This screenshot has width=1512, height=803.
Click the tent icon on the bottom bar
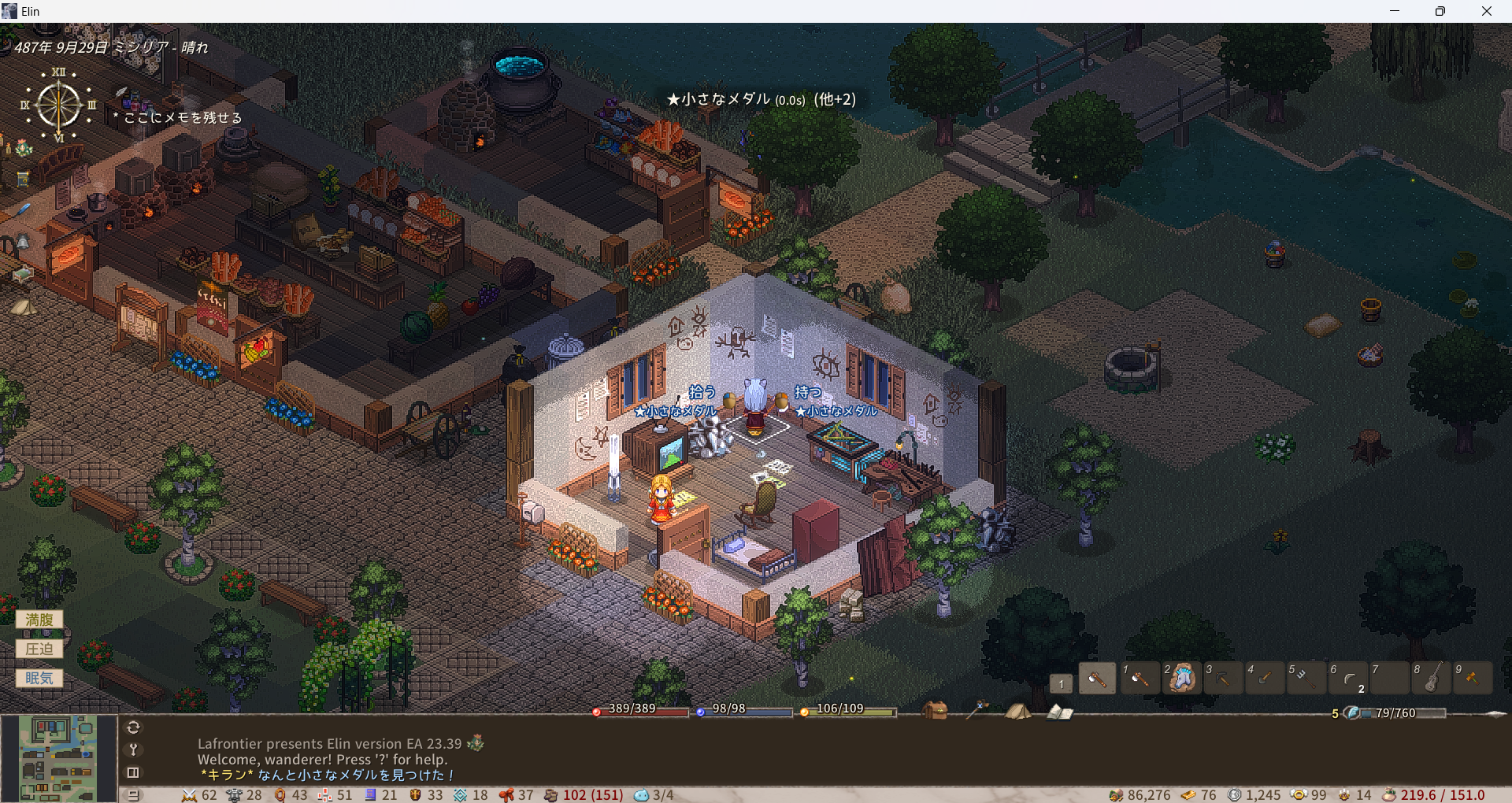tap(1017, 711)
